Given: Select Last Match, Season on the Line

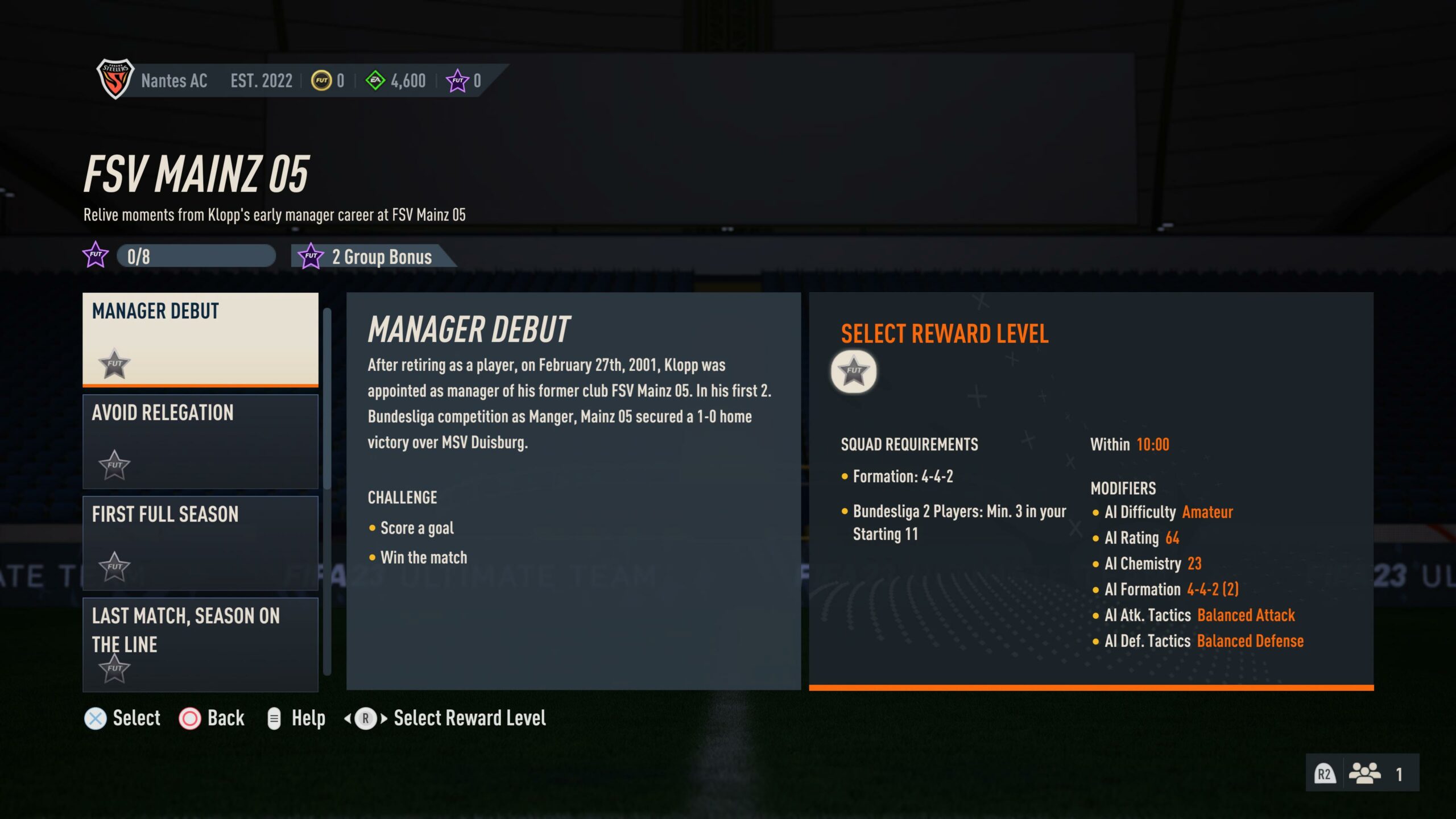Looking at the screenshot, I should pos(200,644).
